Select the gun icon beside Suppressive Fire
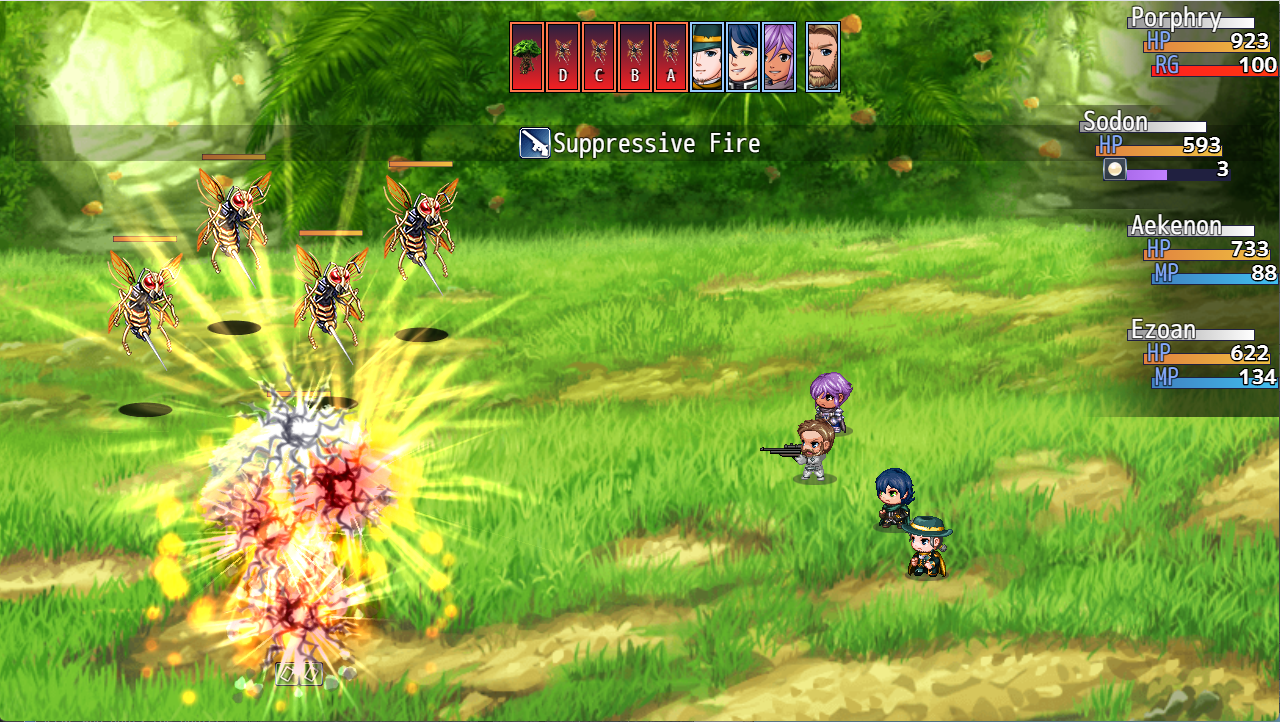 tap(536, 143)
